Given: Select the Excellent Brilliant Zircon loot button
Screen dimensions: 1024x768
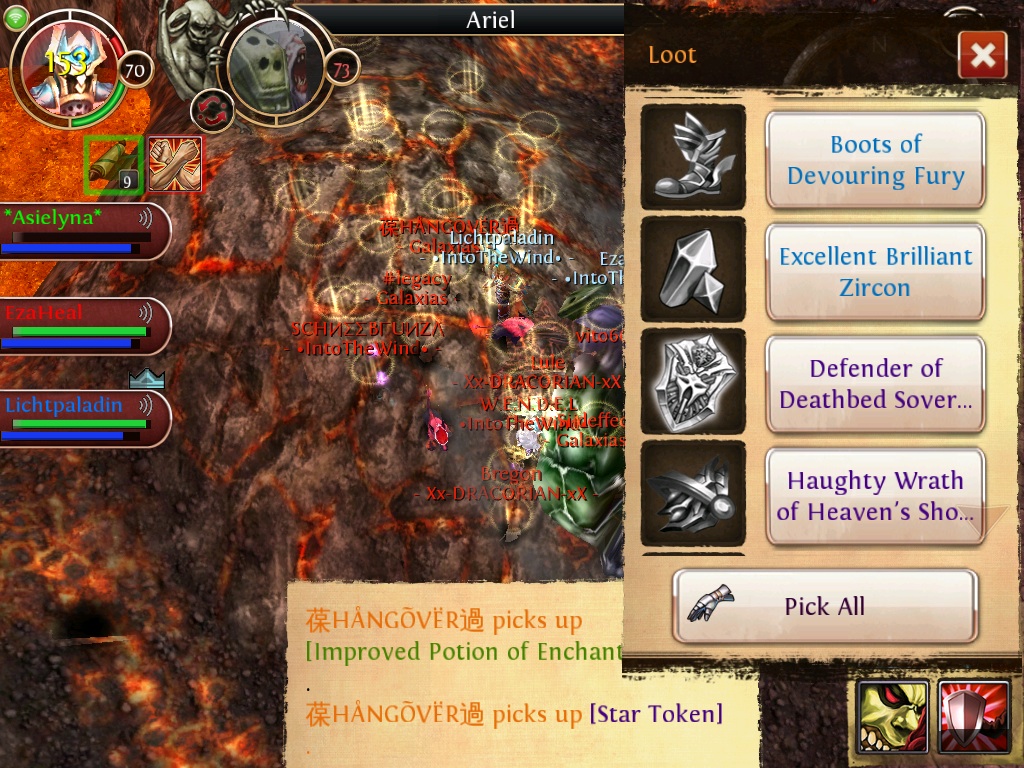Looking at the screenshot, I should 875,272.
